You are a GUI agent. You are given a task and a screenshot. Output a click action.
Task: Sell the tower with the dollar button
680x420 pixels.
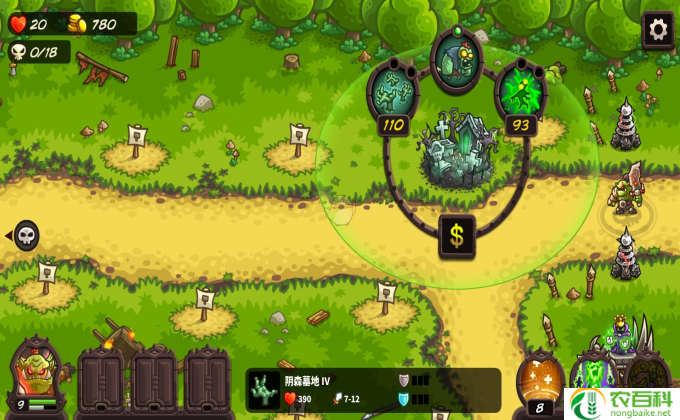(457, 236)
